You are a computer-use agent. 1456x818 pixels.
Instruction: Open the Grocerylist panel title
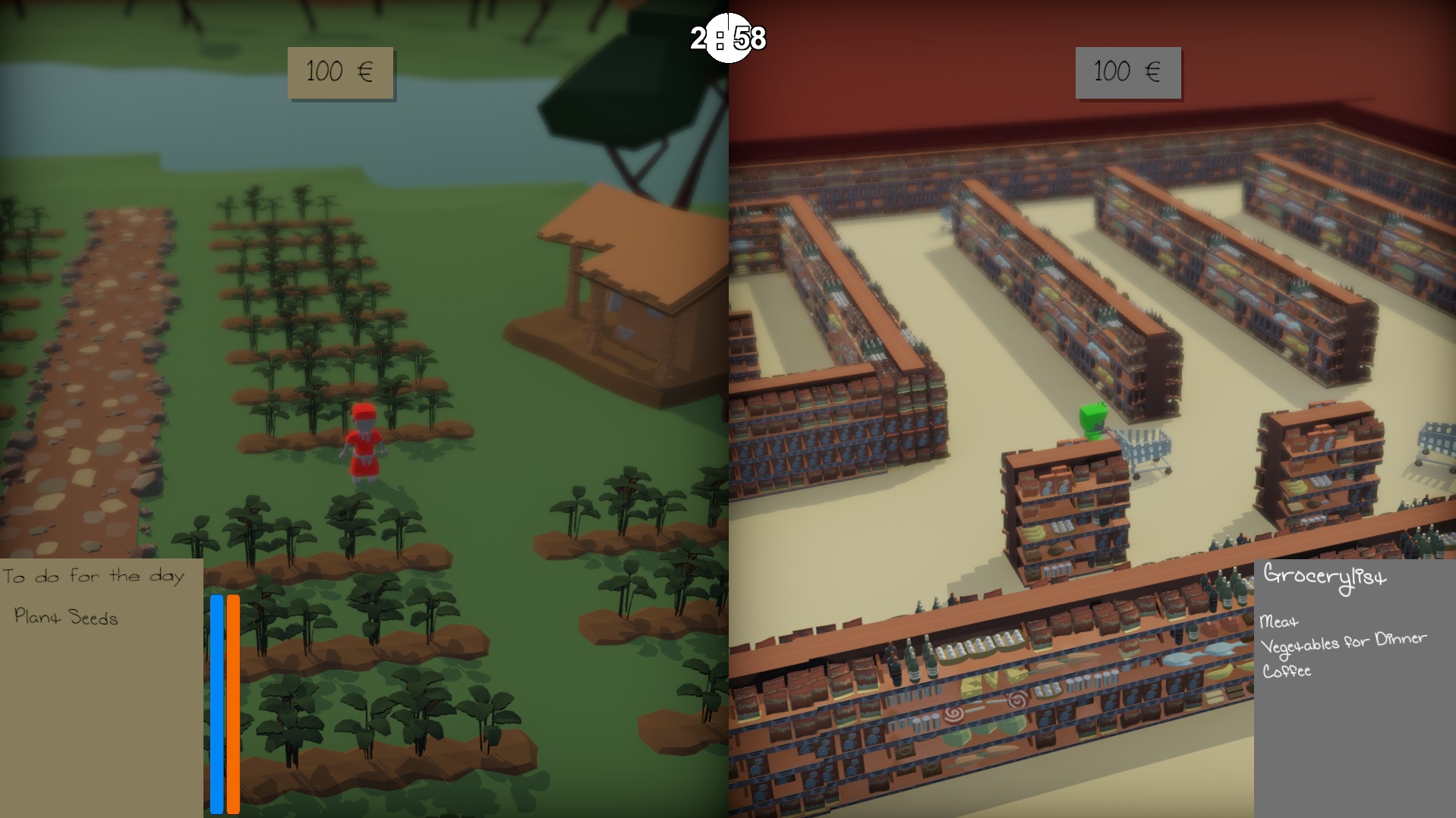pyautogui.click(x=1325, y=577)
